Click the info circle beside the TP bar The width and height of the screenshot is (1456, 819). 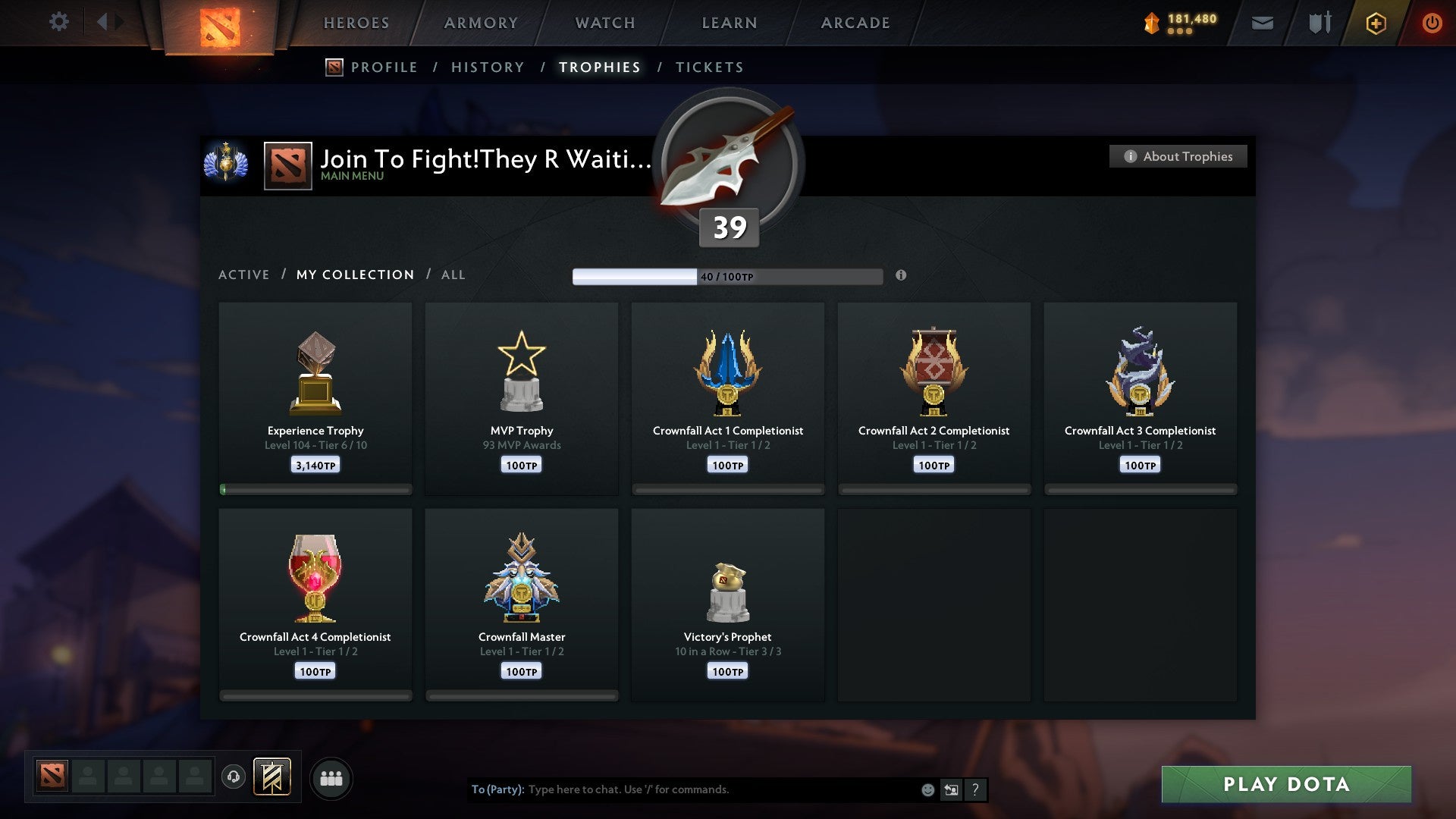pos(901,276)
